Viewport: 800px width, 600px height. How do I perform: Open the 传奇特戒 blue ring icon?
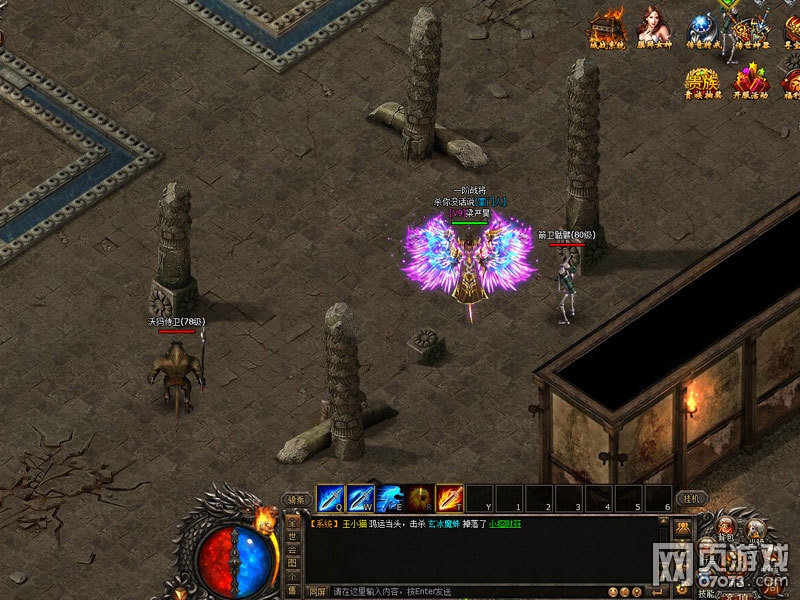(x=701, y=28)
